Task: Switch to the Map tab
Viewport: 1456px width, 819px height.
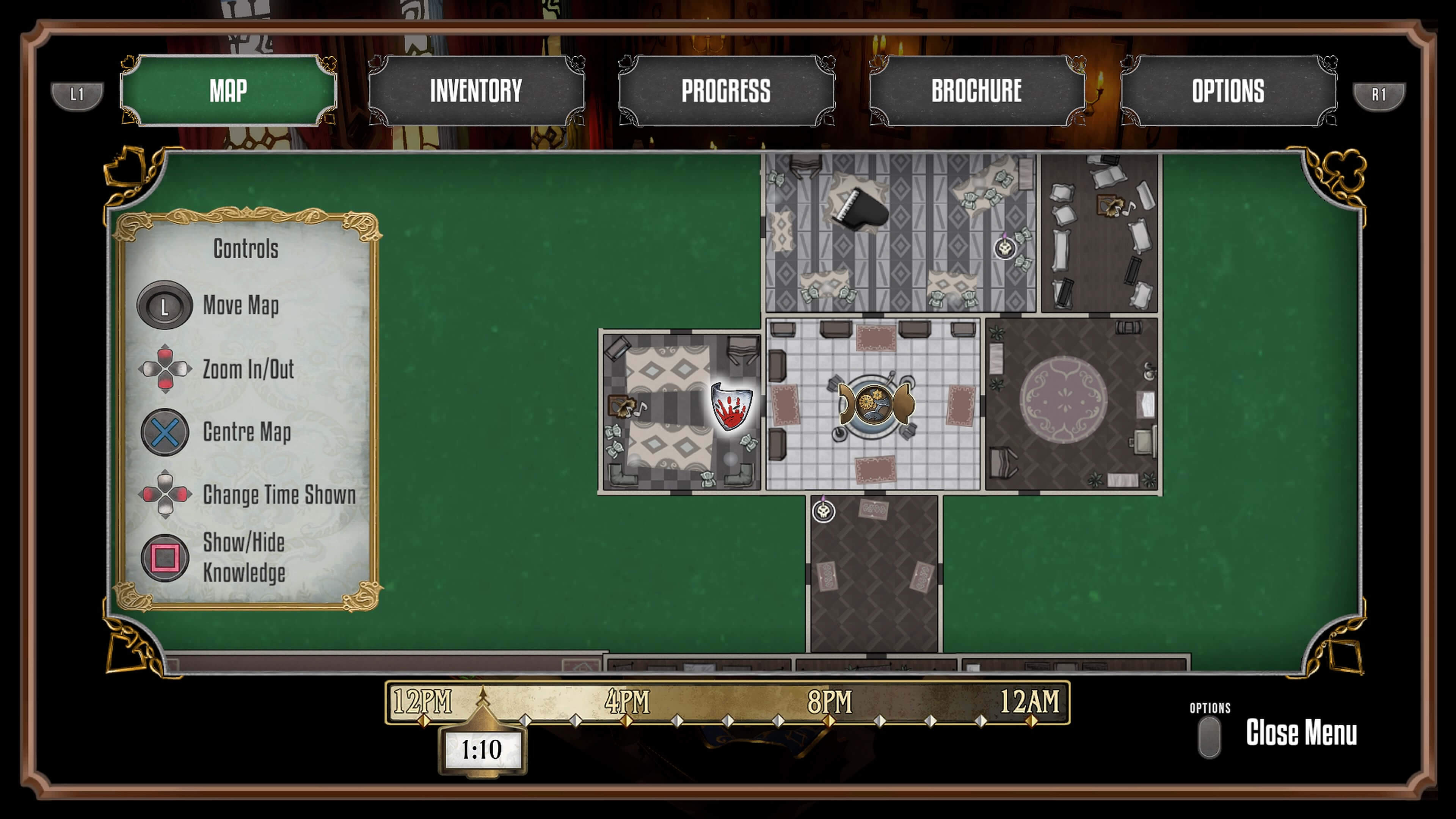Action: (228, 91)
